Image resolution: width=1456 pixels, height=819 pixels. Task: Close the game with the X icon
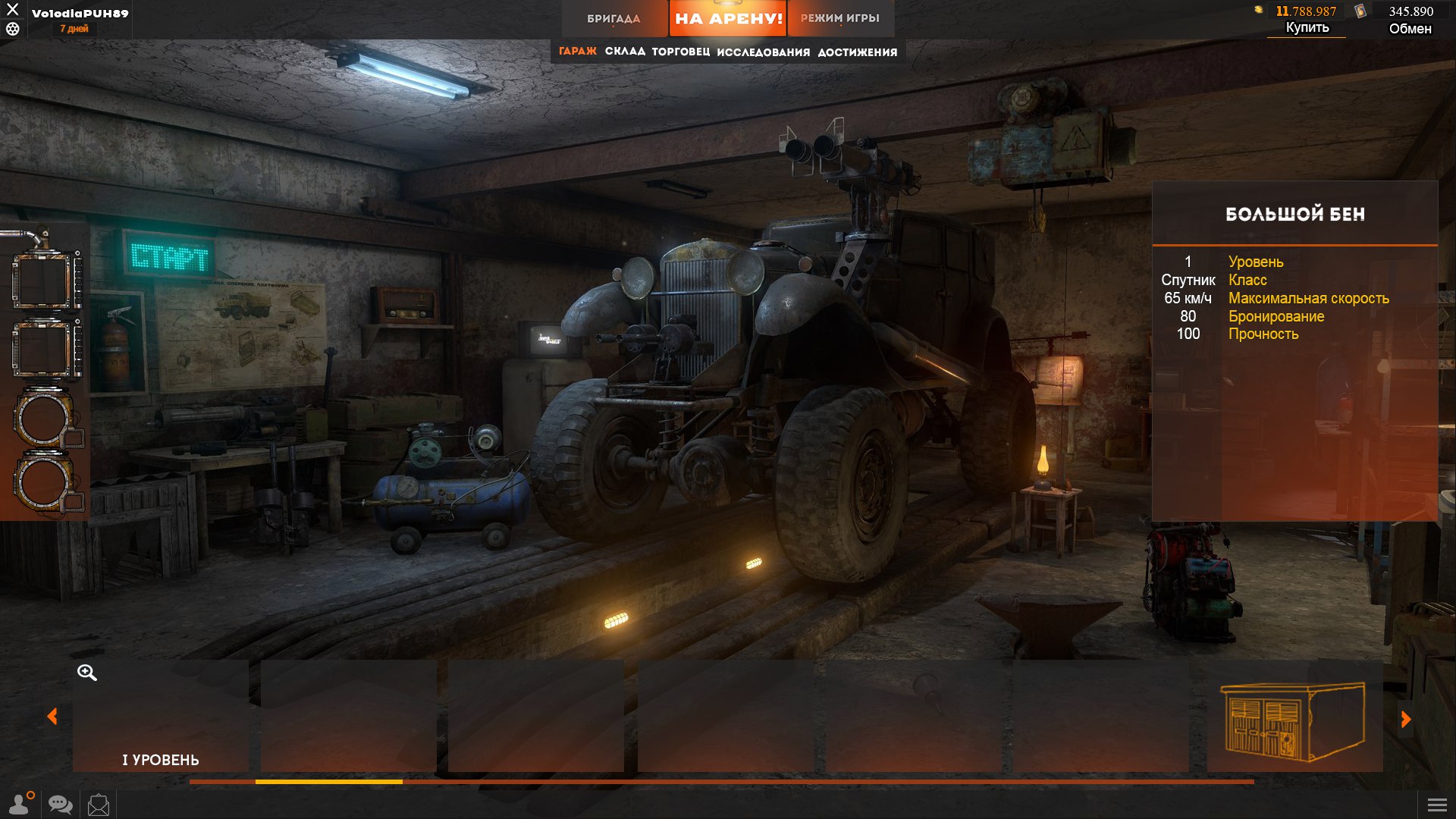point(12,10)
